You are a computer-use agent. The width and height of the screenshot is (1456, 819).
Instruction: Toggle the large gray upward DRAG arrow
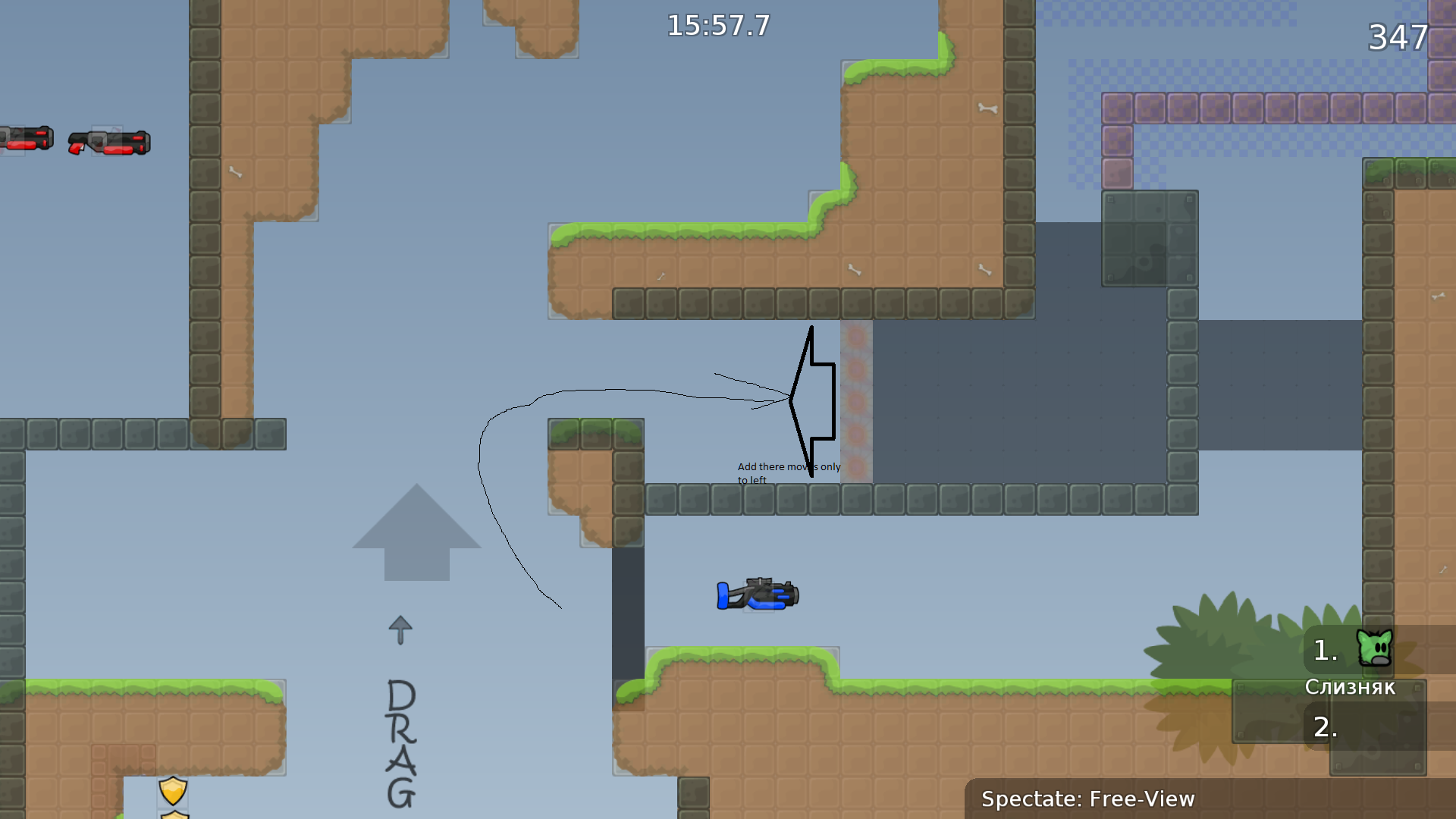coord(417,531)
